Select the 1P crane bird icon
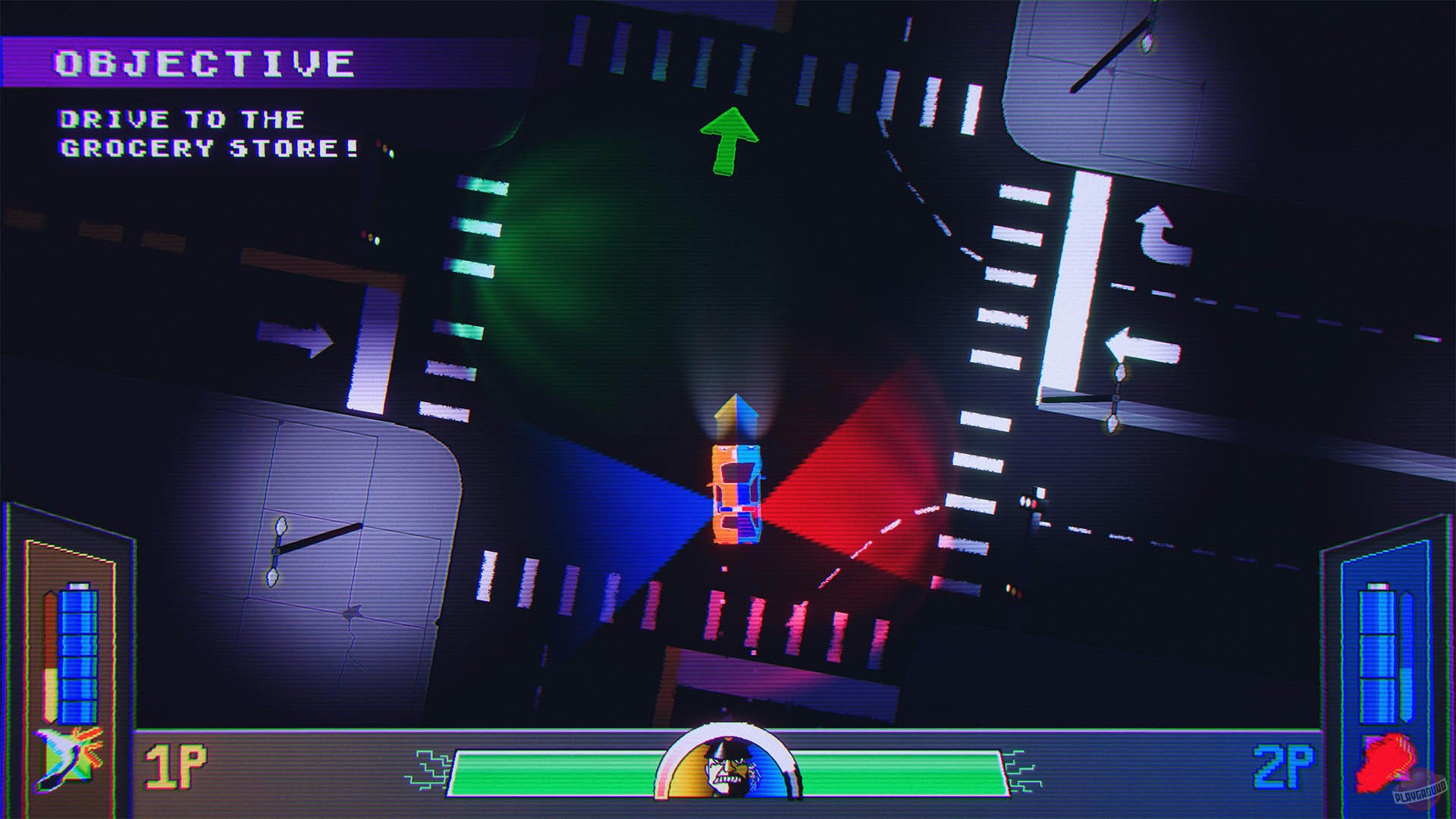Viewport: 1456px width, 819px height. pyautogui.click(x=64, y=758)
